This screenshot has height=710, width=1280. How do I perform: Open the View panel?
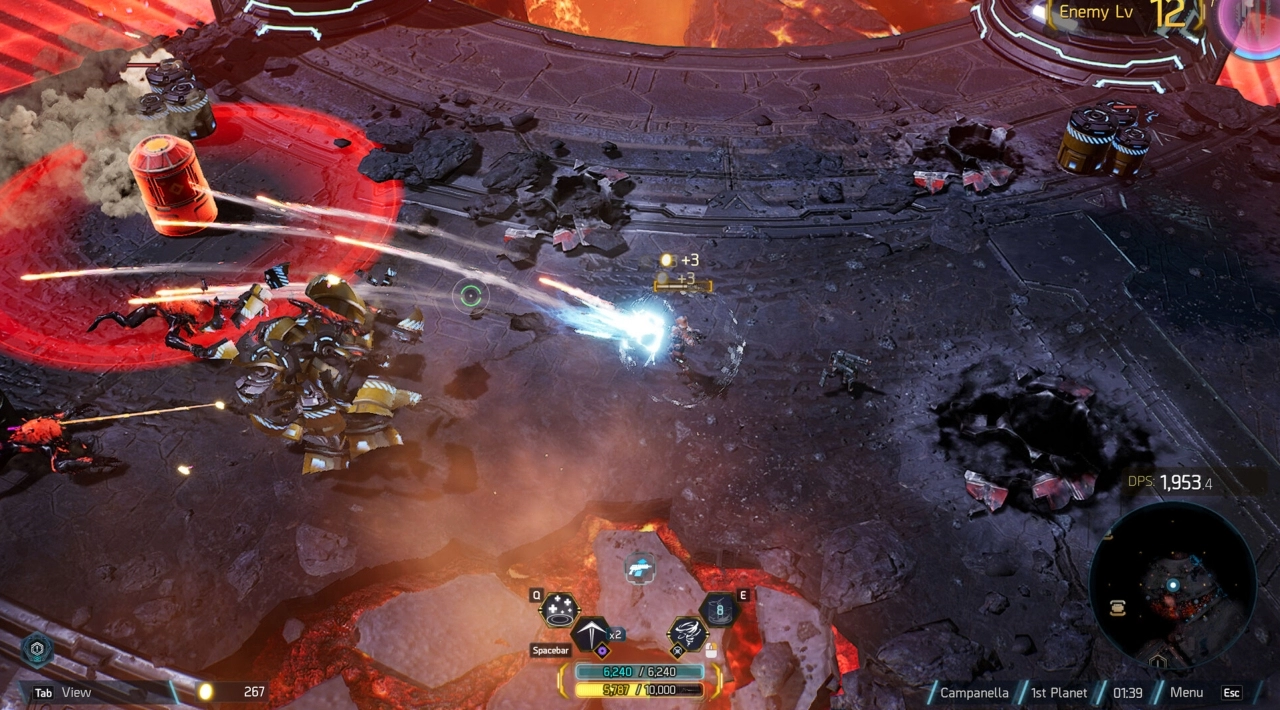point(76,692)
